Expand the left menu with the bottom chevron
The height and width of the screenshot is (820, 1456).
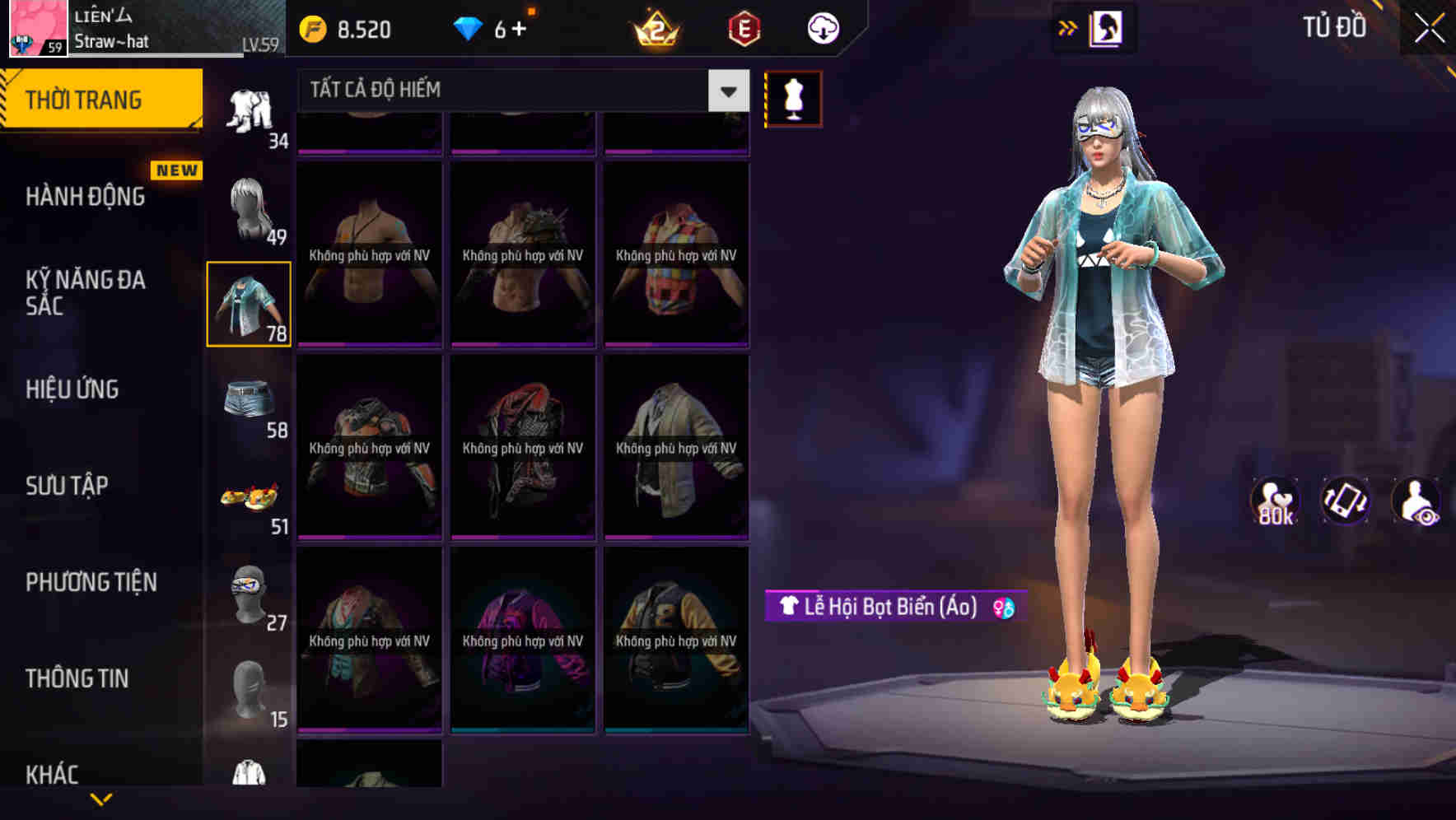(x=101, y=800)
